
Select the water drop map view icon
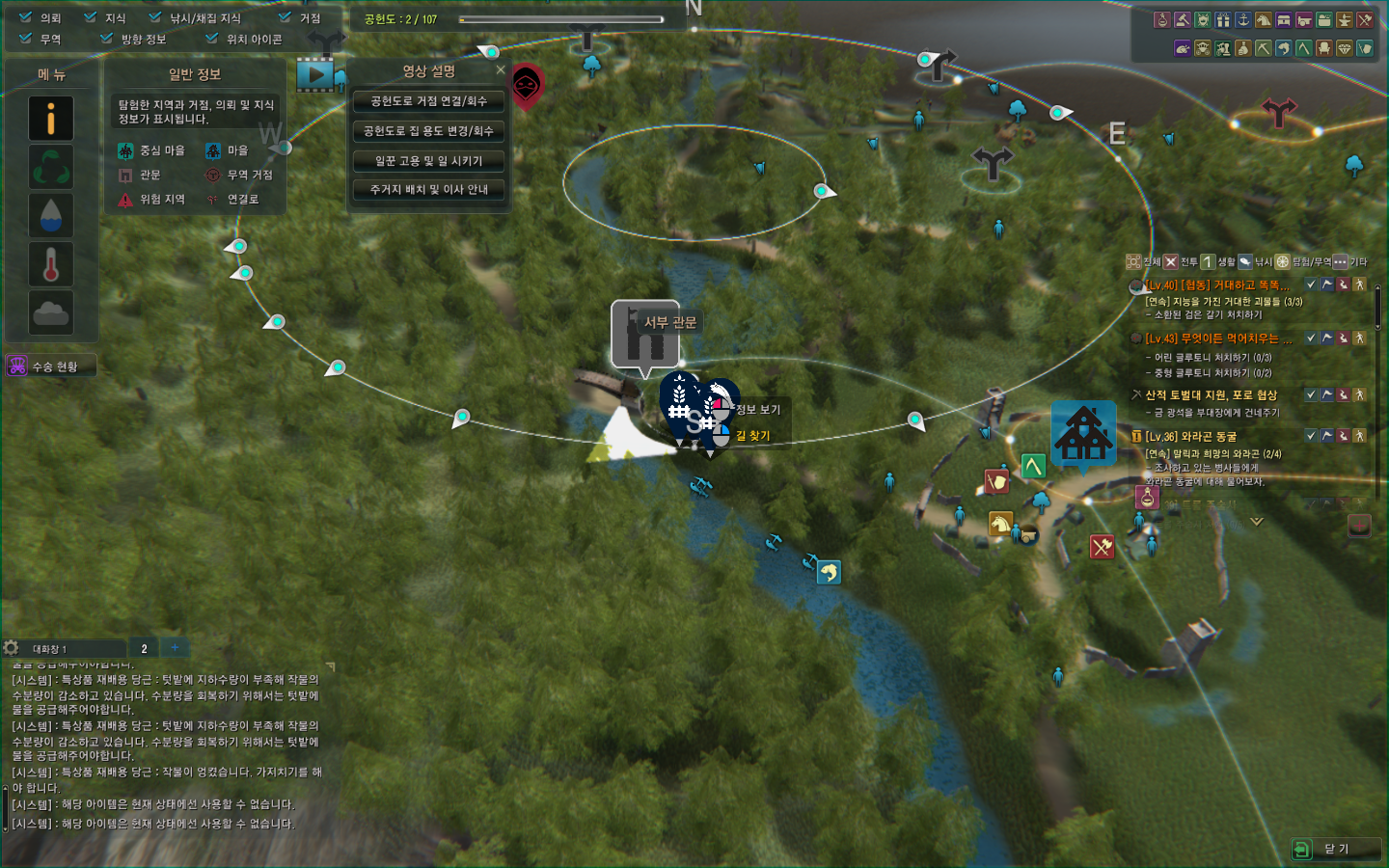click(x=51, y=215)
